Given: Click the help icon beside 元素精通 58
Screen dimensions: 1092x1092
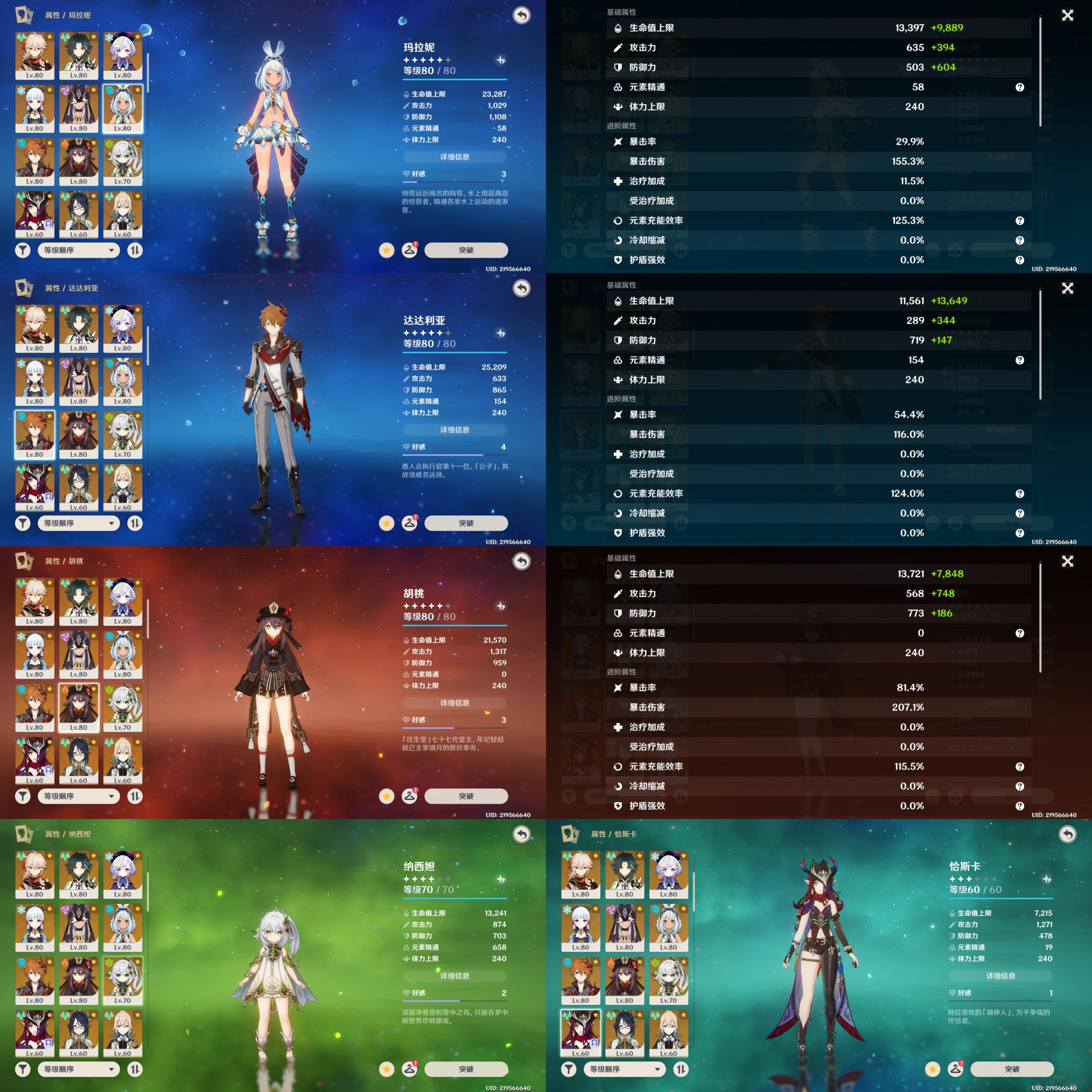Looking at the screenshot, I should tap(1019, 87).
